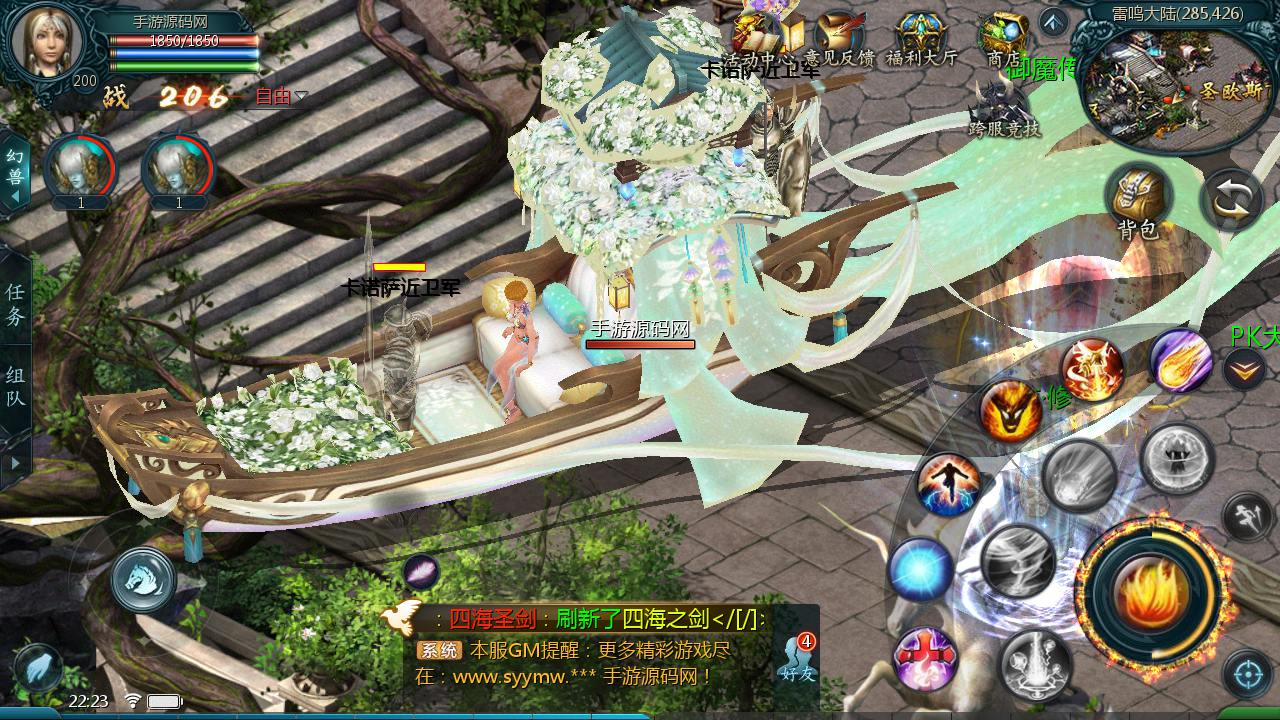Open the 活动中心 activity center
Screen dimensions: 1280x720
(760, 40)
